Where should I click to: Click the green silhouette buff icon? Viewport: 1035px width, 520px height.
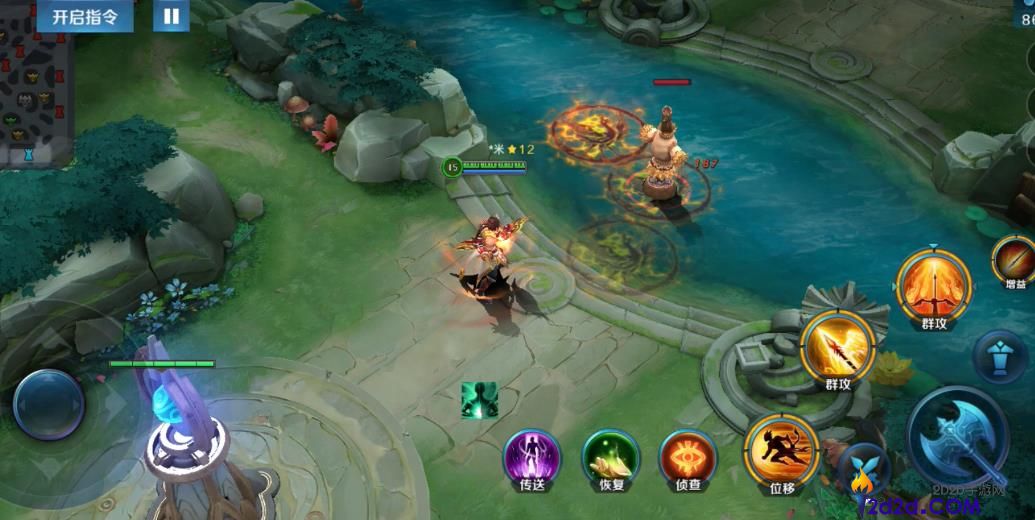click(479, 400)
